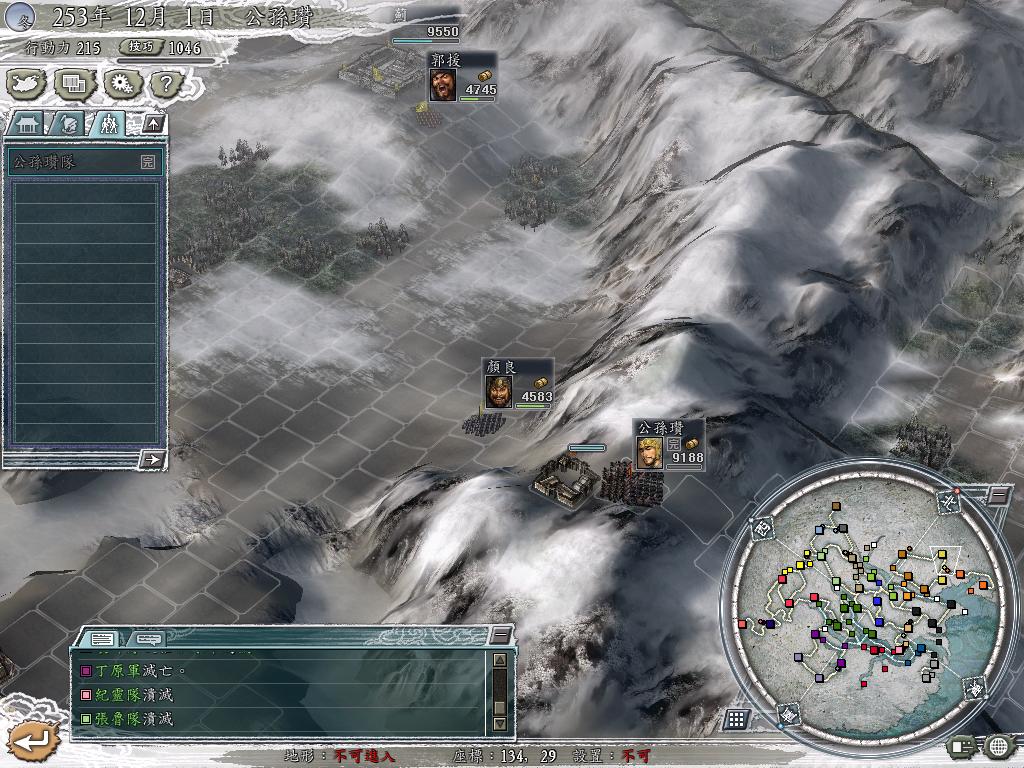1024x768 pixels.
Task: Switch to the helmet officers tab
Action: pos(68,124)
